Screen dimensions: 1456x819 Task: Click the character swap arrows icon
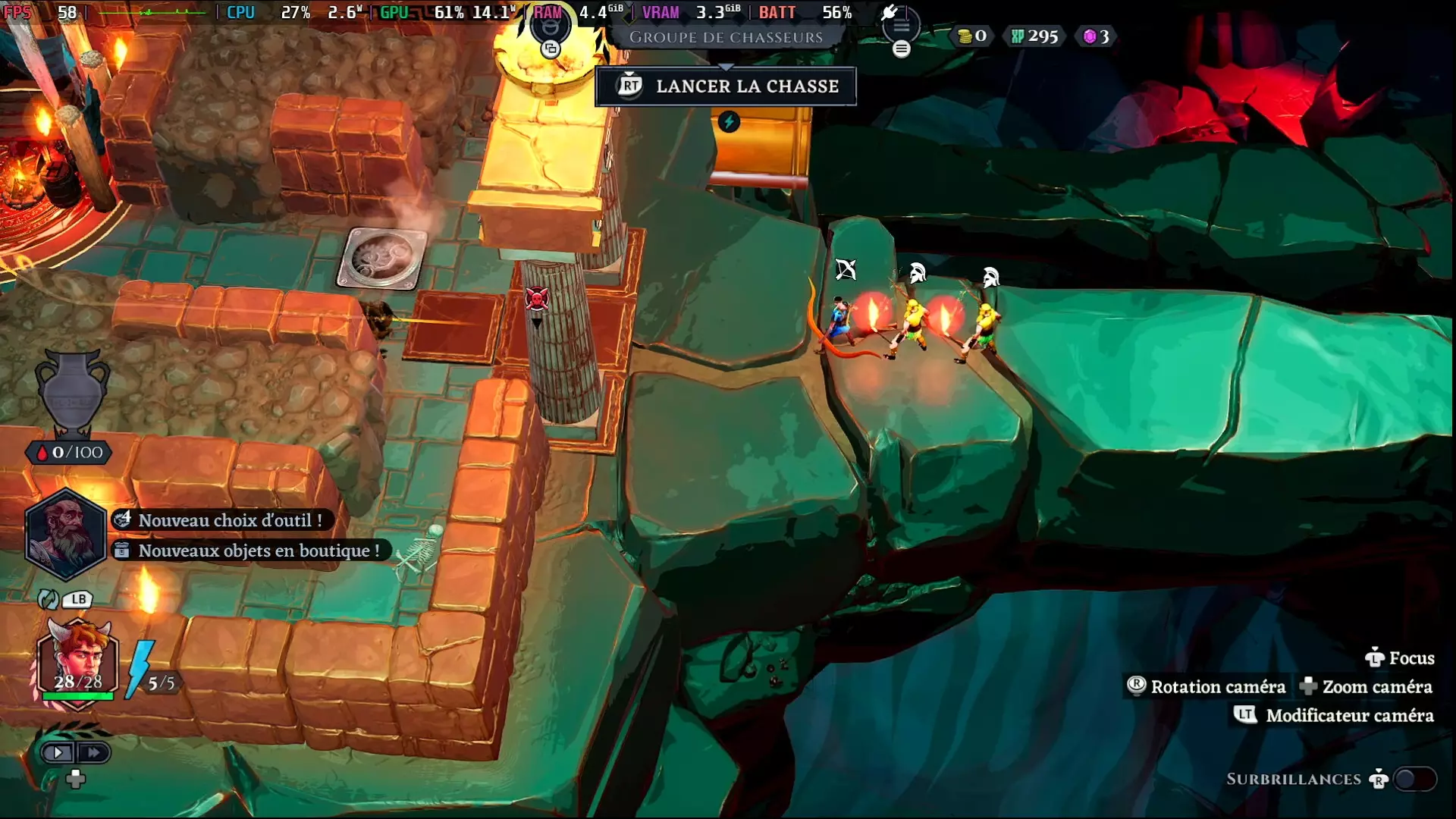48,599
